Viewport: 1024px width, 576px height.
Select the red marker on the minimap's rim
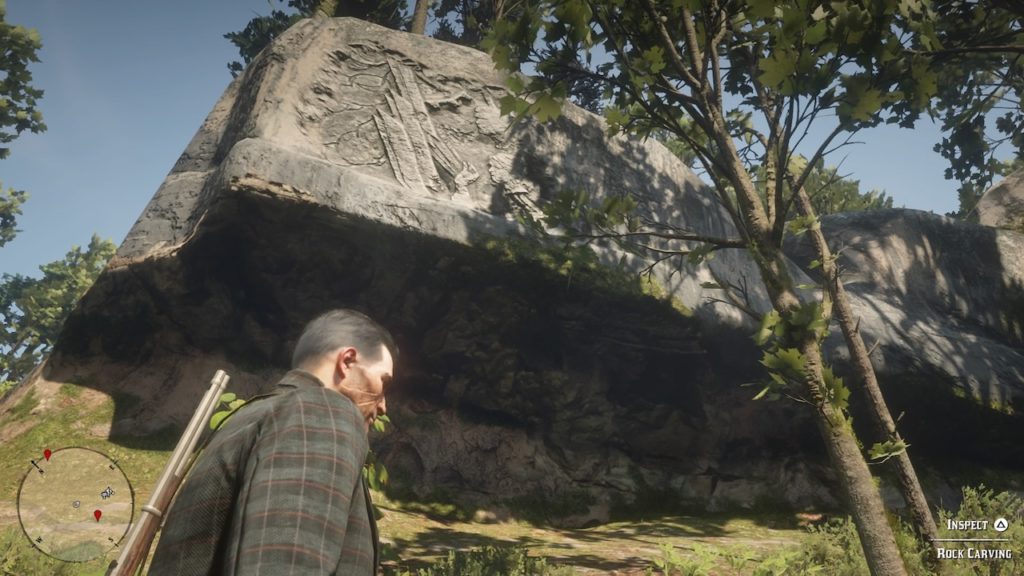(x=47, y=454)
